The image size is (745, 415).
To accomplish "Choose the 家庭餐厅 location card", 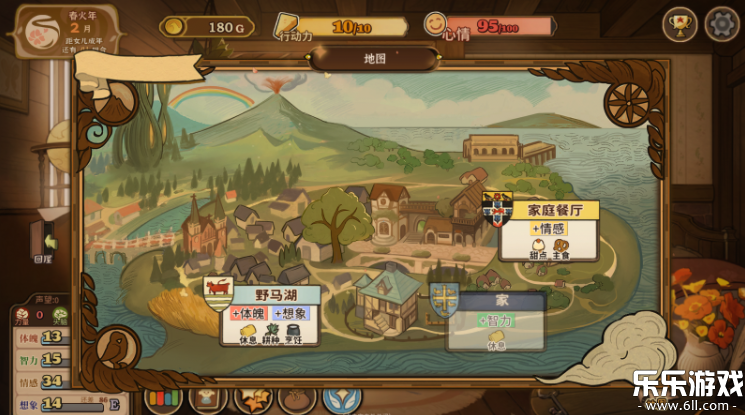I will coord(548,230).
